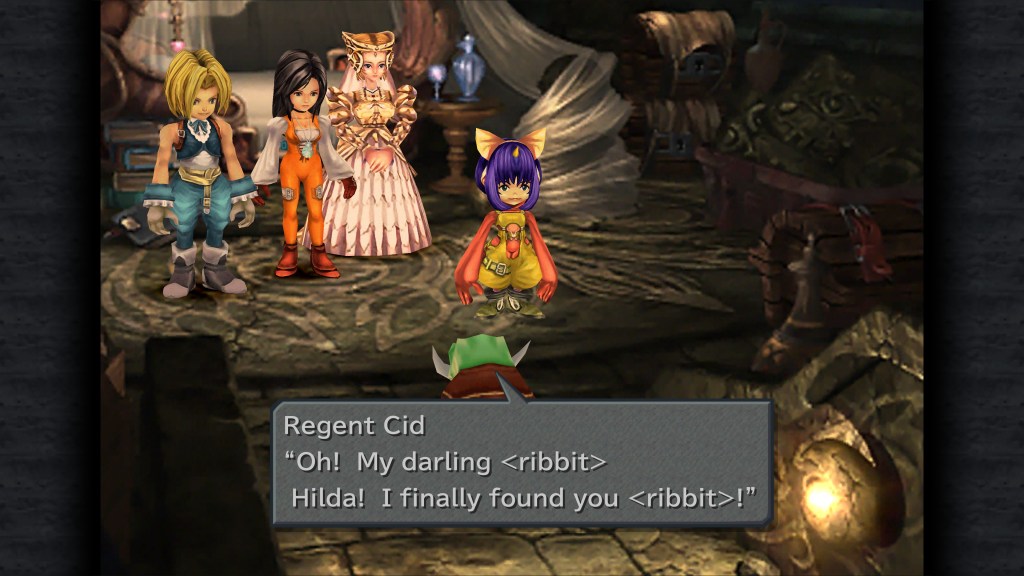Advance Regent Cid's dialogue box
Image resolution: width=1024 pixels, height=576 pixels.
pos(522,462)
